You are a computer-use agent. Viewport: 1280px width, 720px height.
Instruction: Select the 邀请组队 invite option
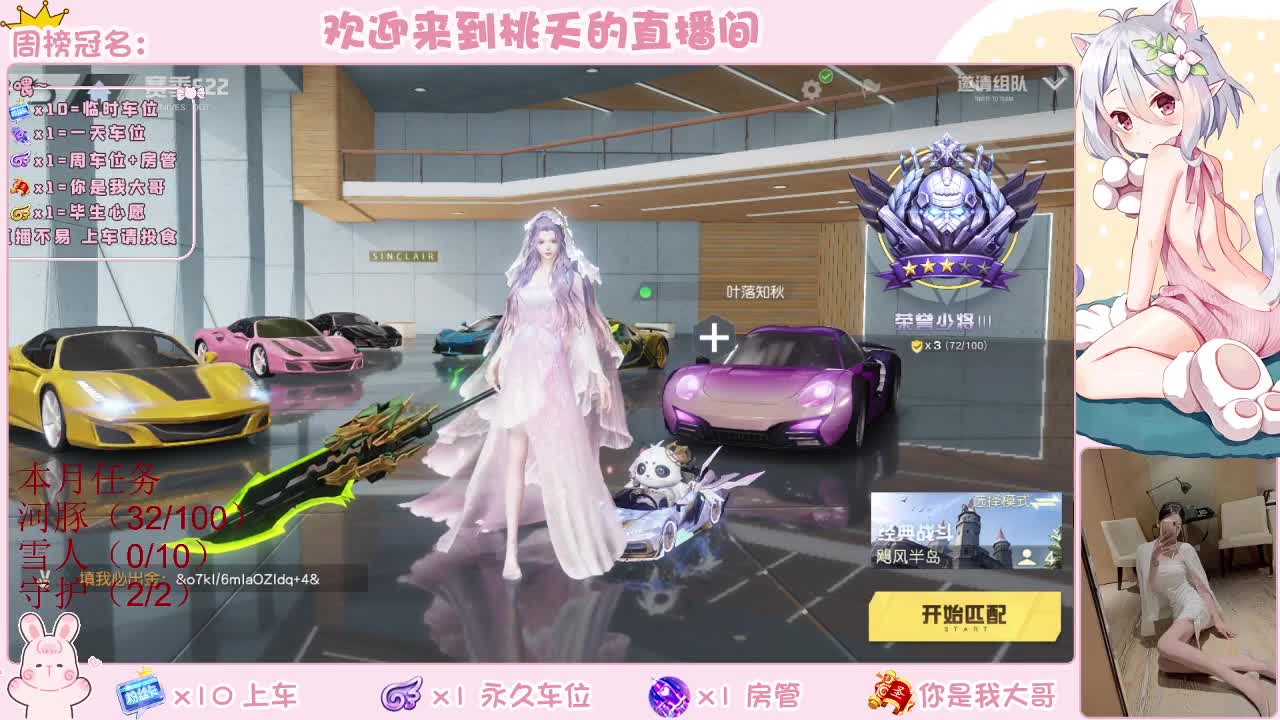click(991, 85)
